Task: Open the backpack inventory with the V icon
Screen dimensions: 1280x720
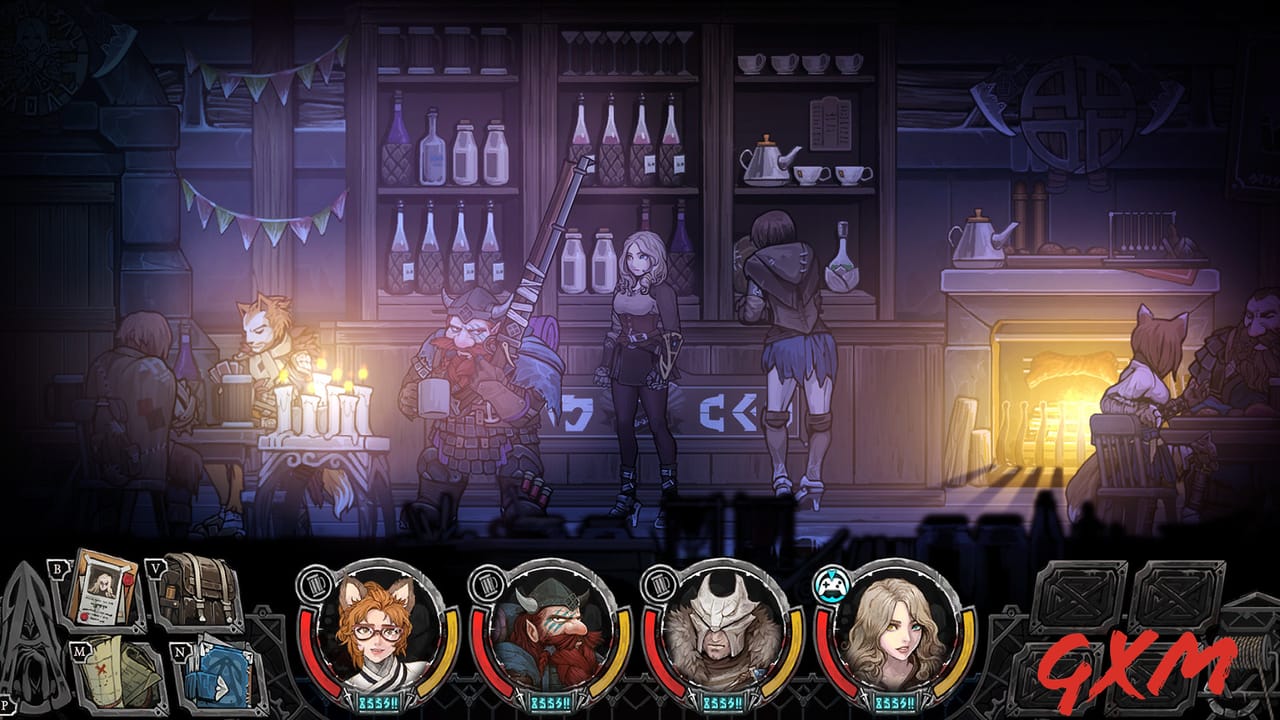Action: click(196, 588)
